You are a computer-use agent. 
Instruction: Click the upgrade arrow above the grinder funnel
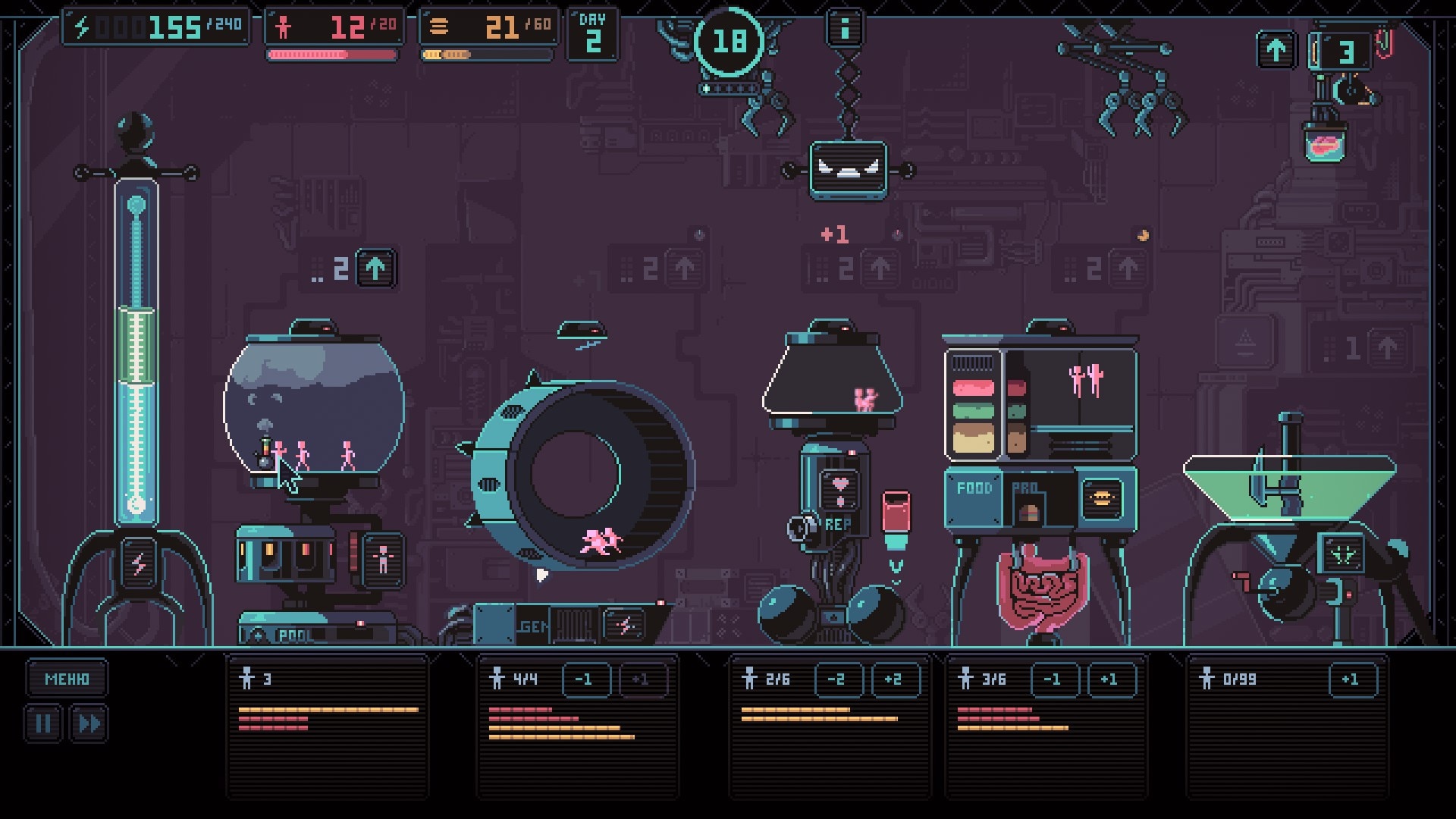(1388, 349)
